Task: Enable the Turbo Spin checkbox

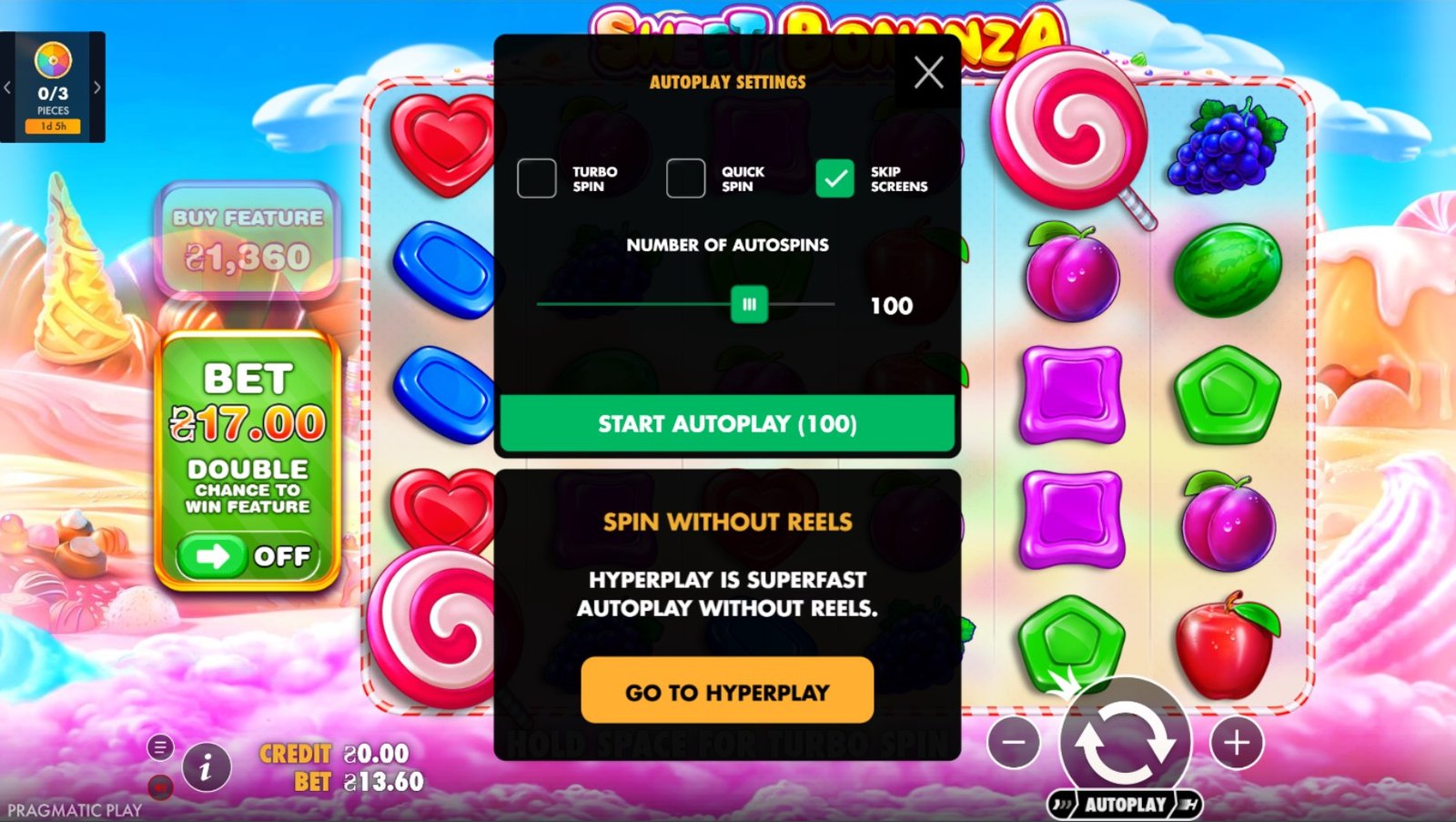Action: (x=537, y=178)
